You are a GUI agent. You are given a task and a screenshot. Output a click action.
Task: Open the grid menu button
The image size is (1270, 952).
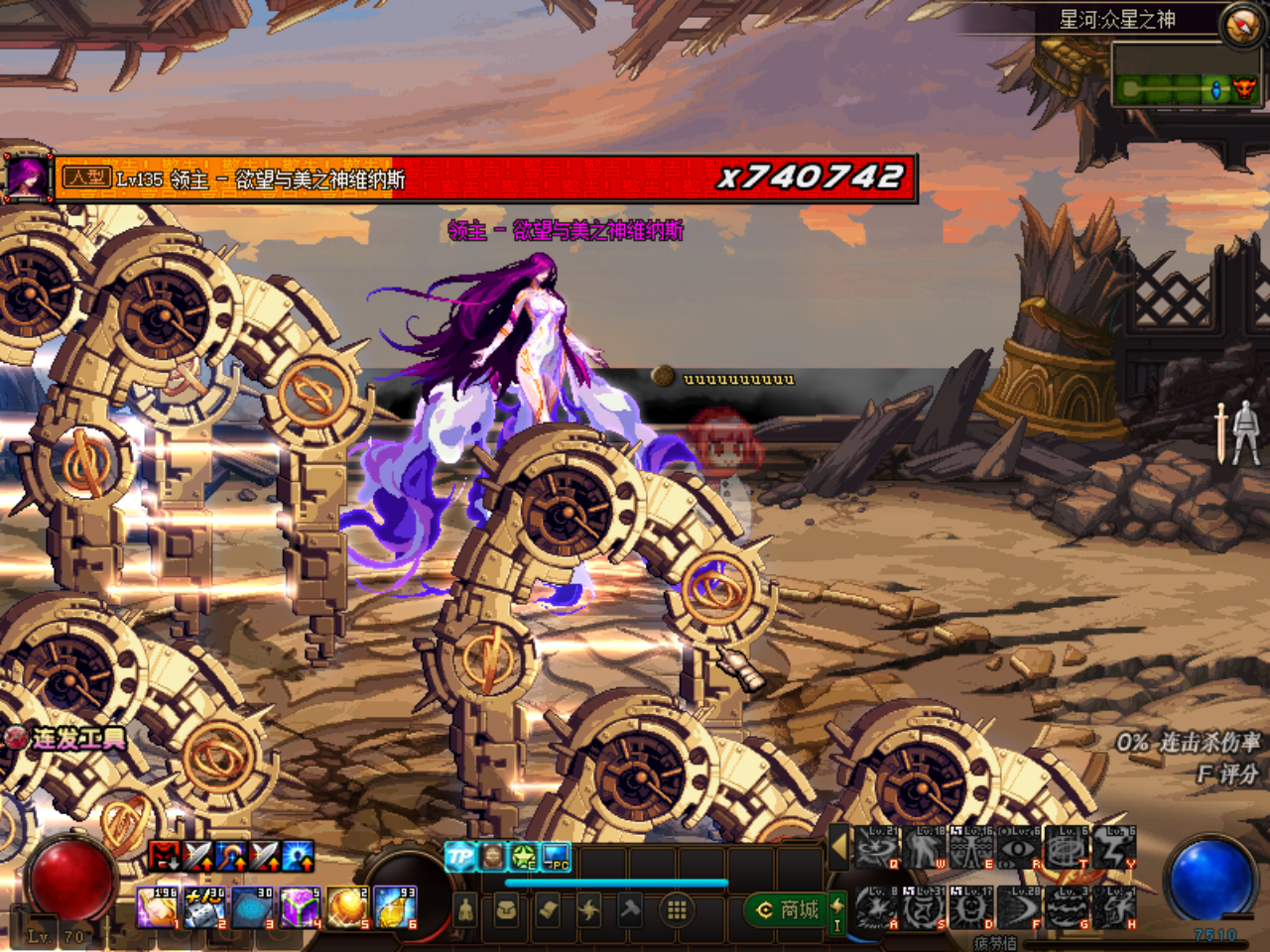coord(677,909)
